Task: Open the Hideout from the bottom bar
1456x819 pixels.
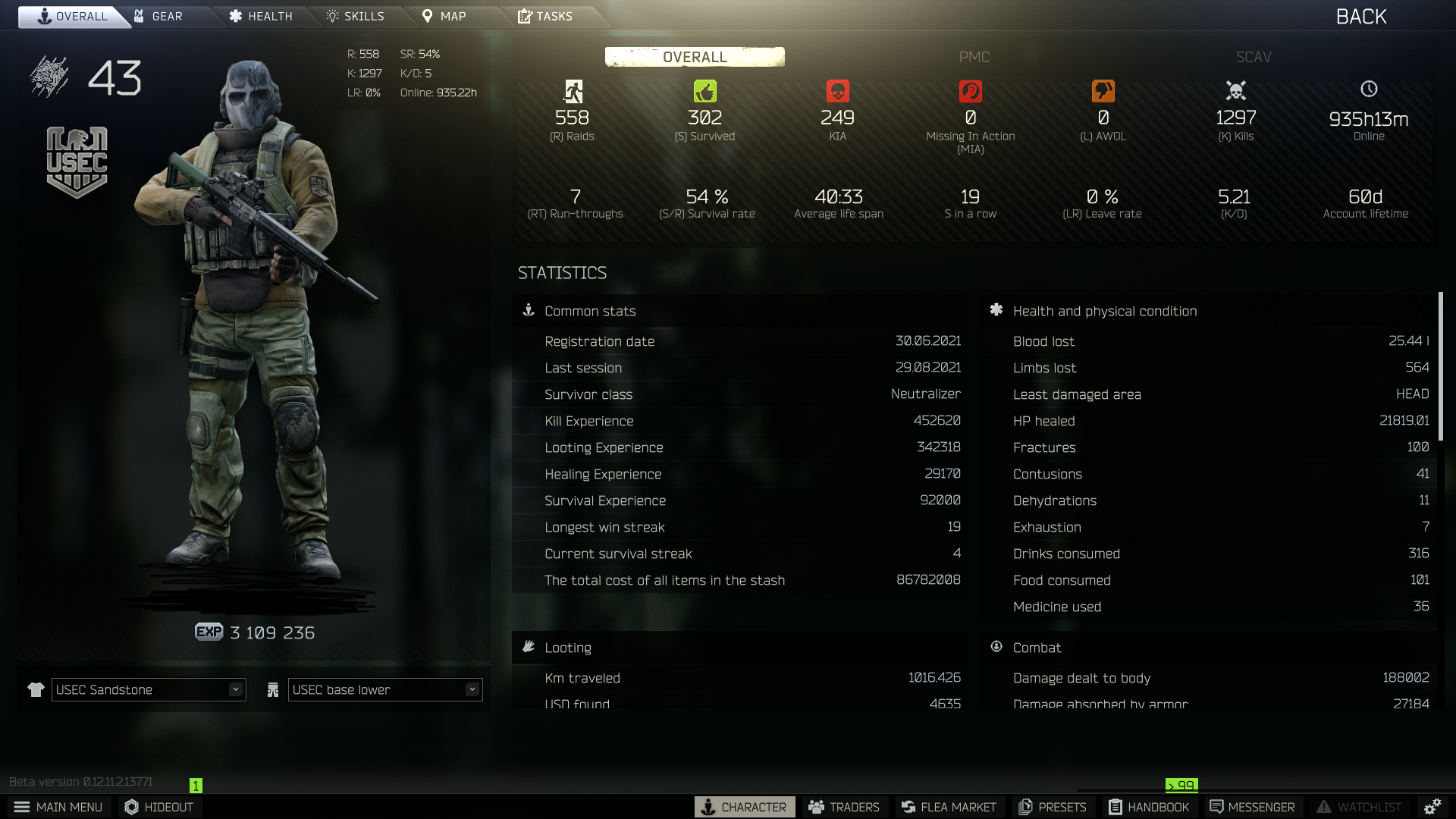Action: tap(158, 807)
